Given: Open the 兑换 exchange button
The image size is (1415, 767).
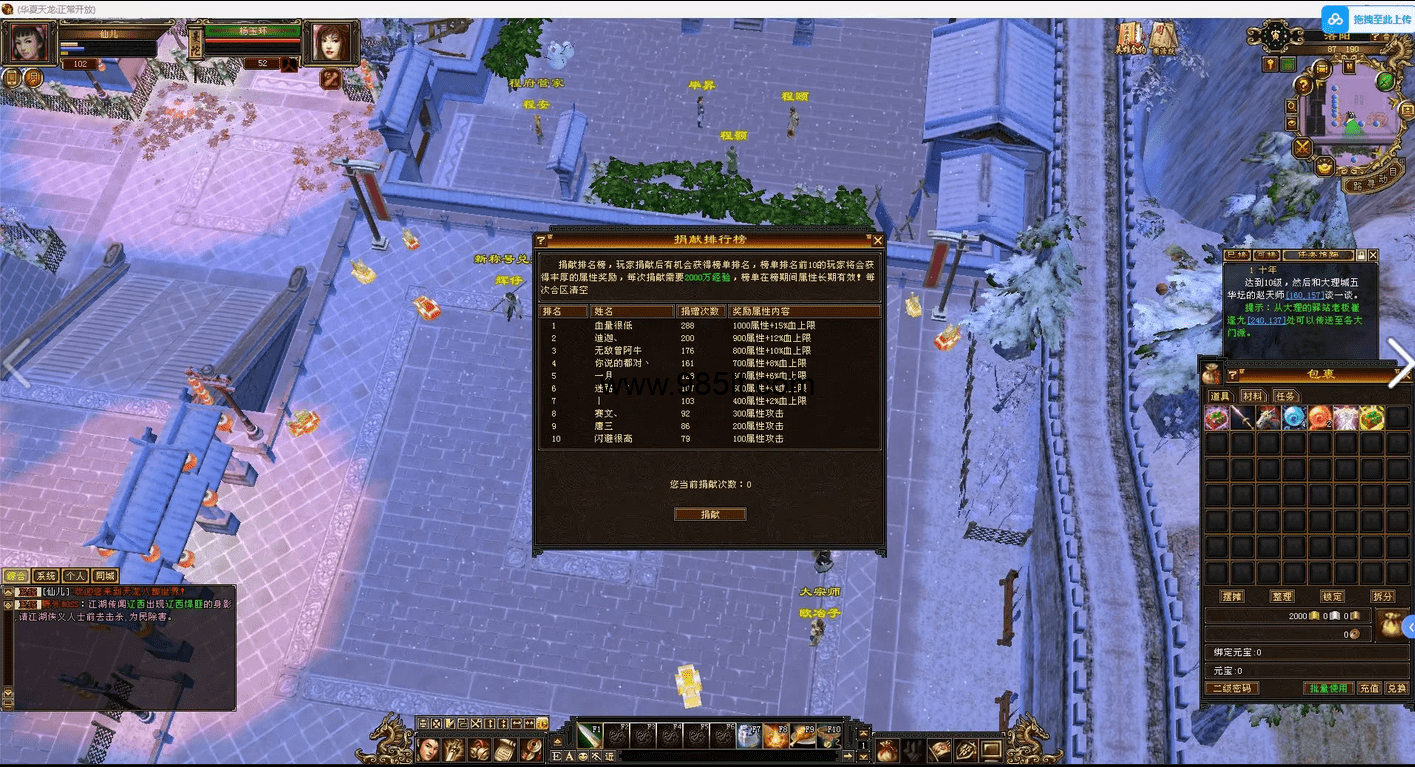Looking at the screenshot, I should (1396, 688).
